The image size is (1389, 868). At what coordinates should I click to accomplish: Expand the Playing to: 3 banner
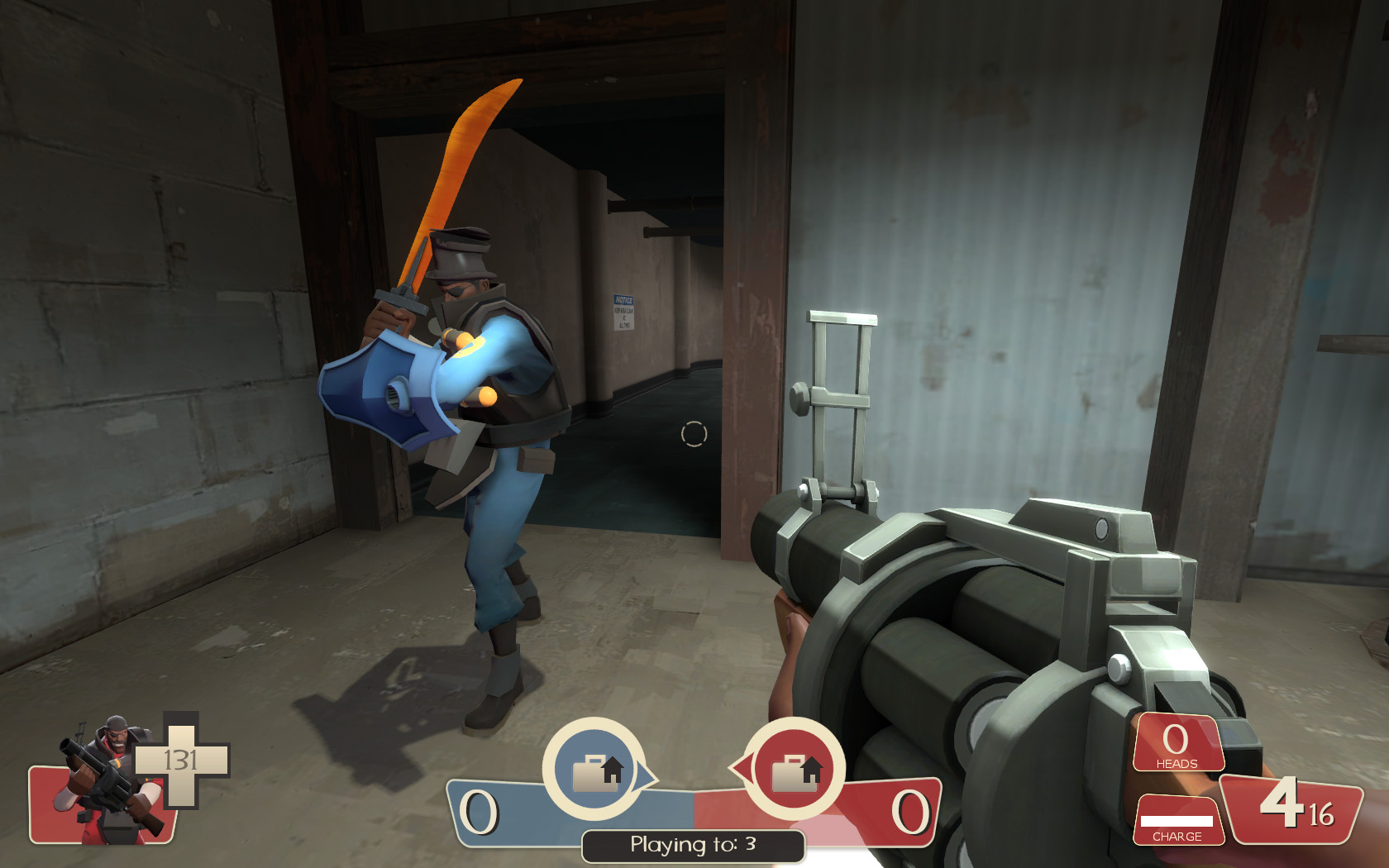pyautogui.click(x=693, y=846)
